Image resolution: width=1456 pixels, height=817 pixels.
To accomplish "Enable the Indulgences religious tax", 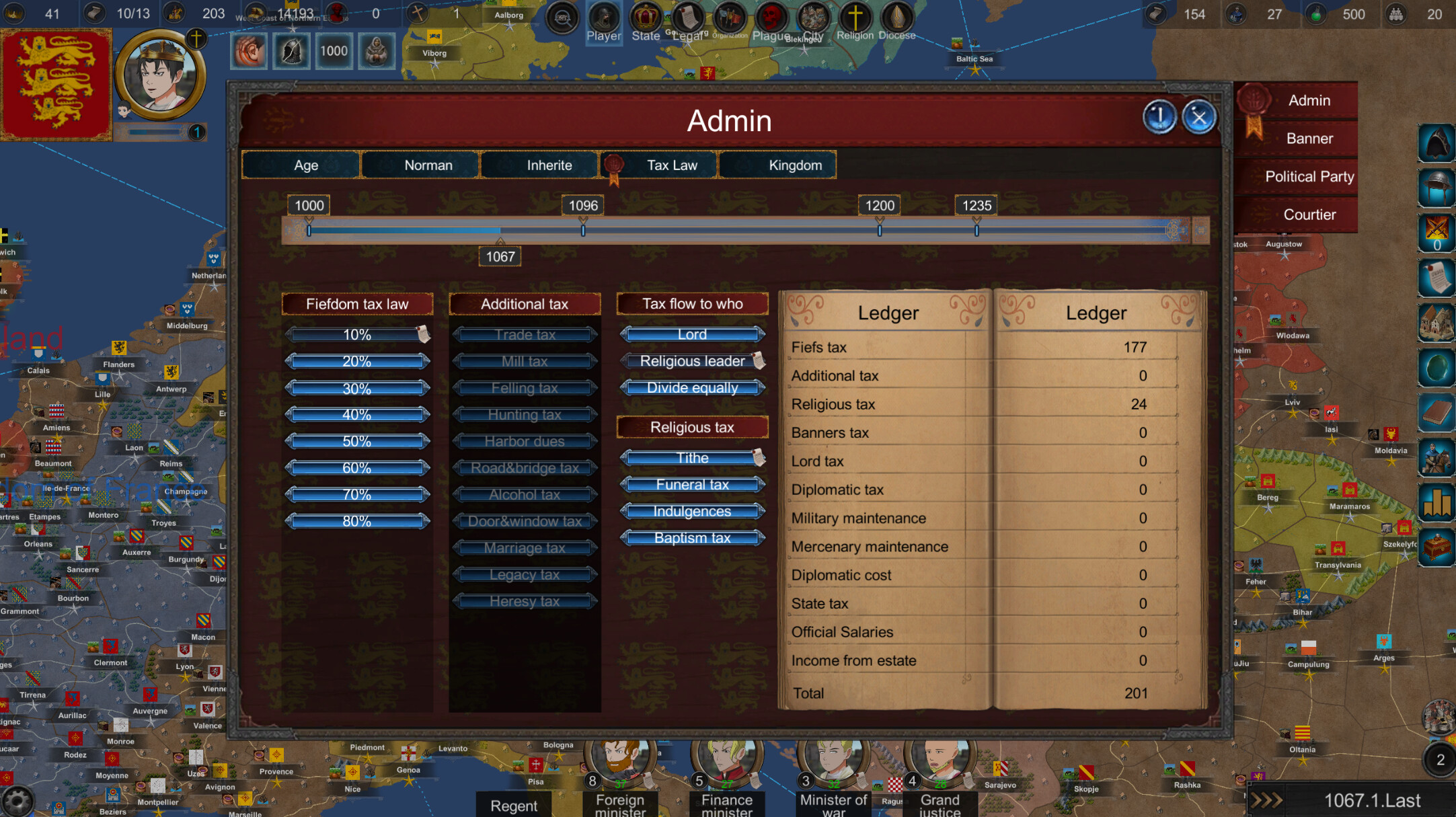I will tap(692, 511).
